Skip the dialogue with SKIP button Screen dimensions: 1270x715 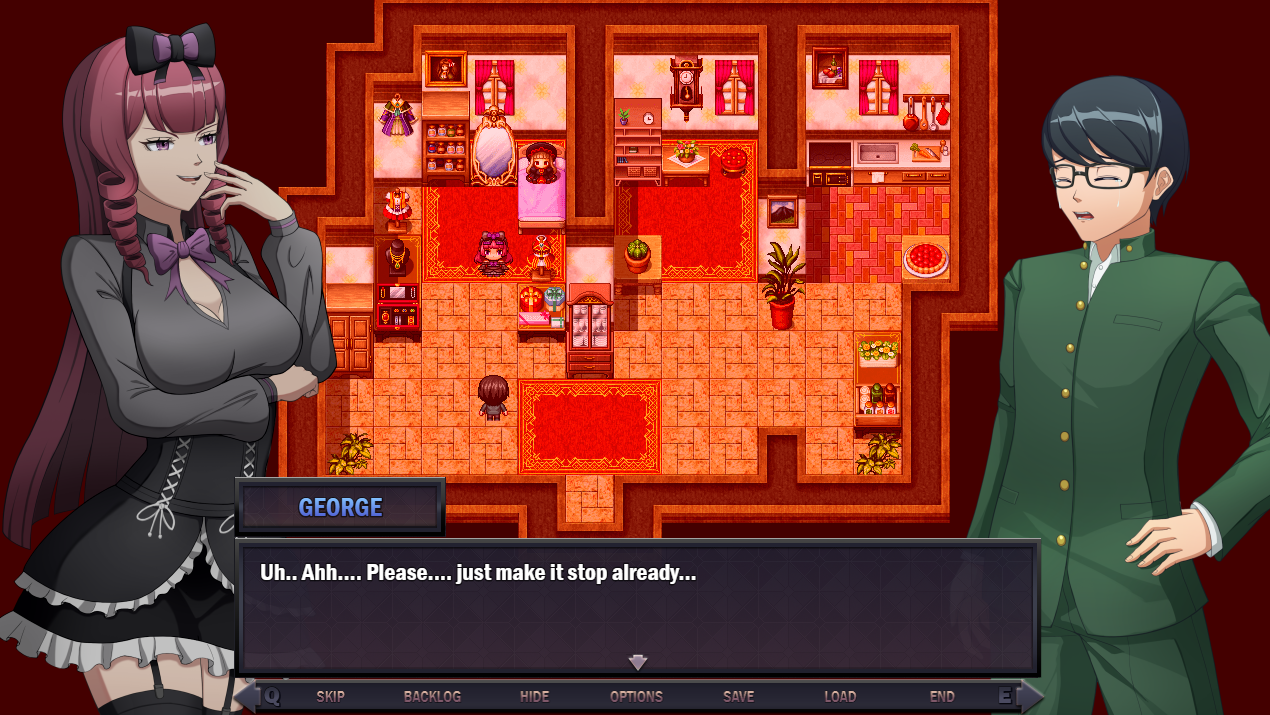[x=330, y=696]
